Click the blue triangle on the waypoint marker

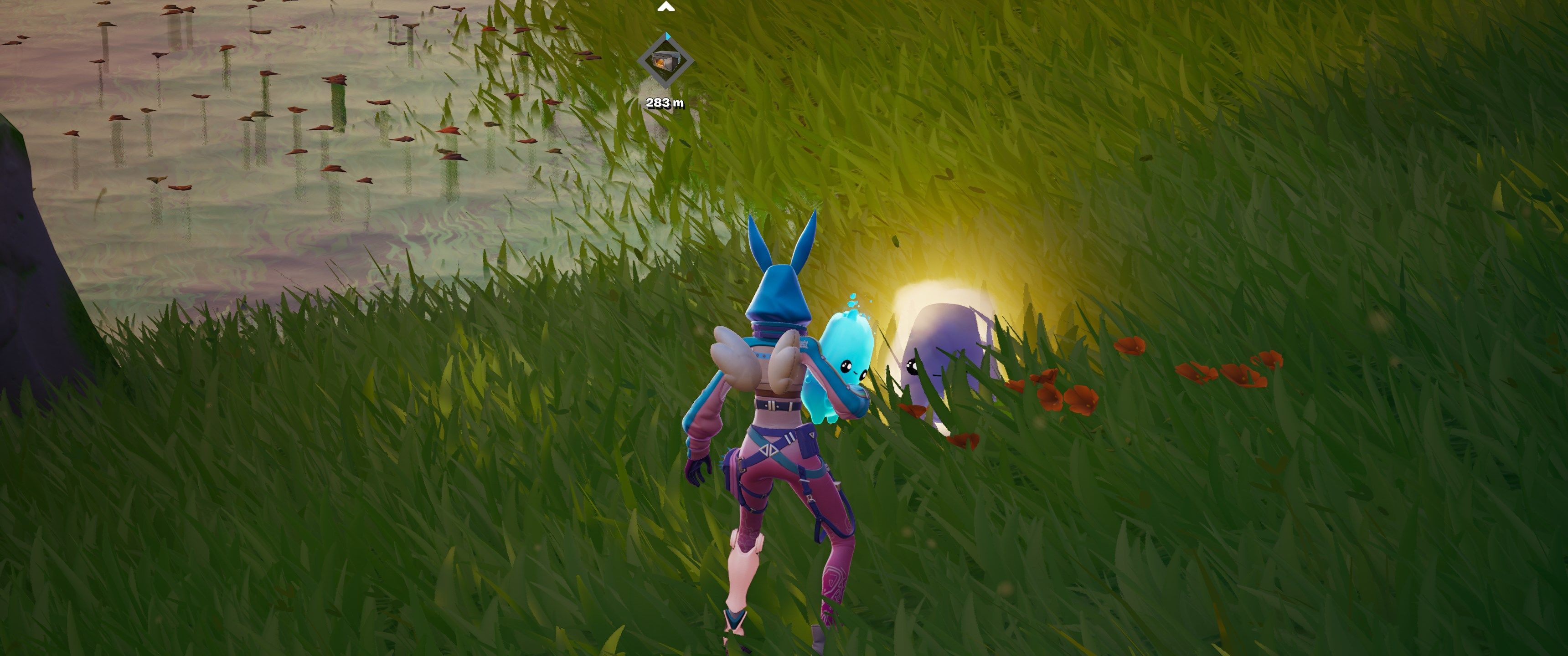[x=668, y=36]
